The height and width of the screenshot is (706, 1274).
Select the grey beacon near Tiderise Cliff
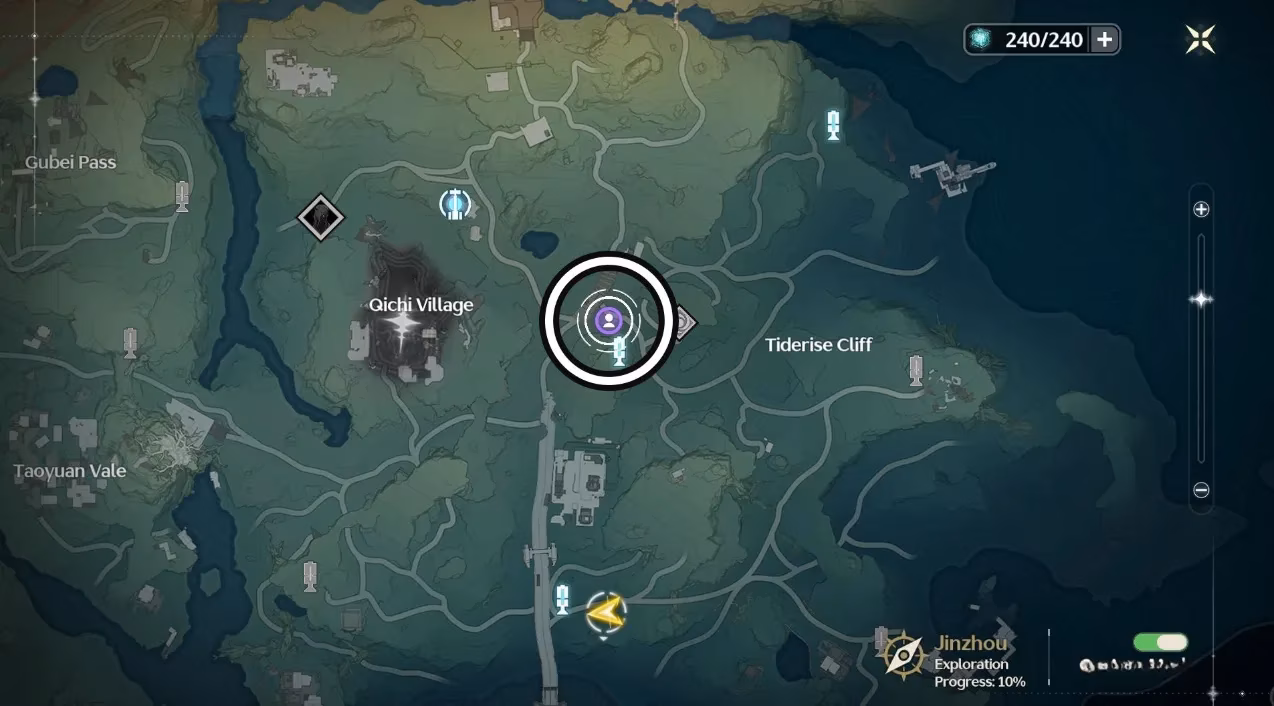click(x=915, y=370)
